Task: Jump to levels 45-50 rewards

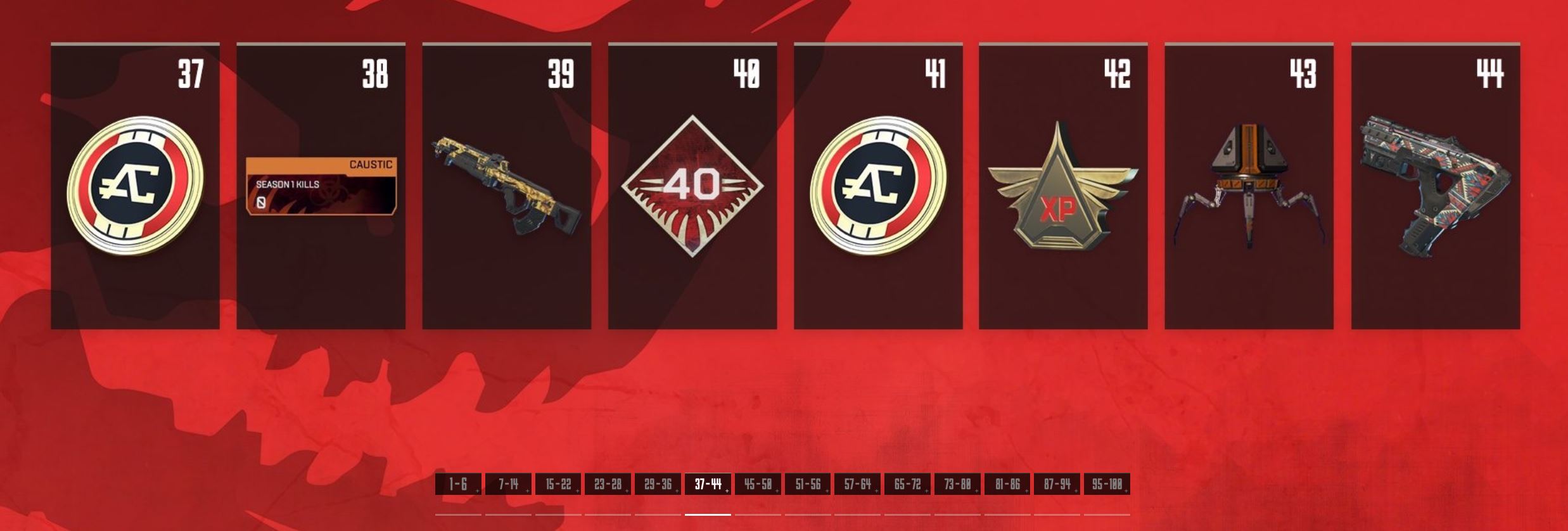Action: coord(758,485)
